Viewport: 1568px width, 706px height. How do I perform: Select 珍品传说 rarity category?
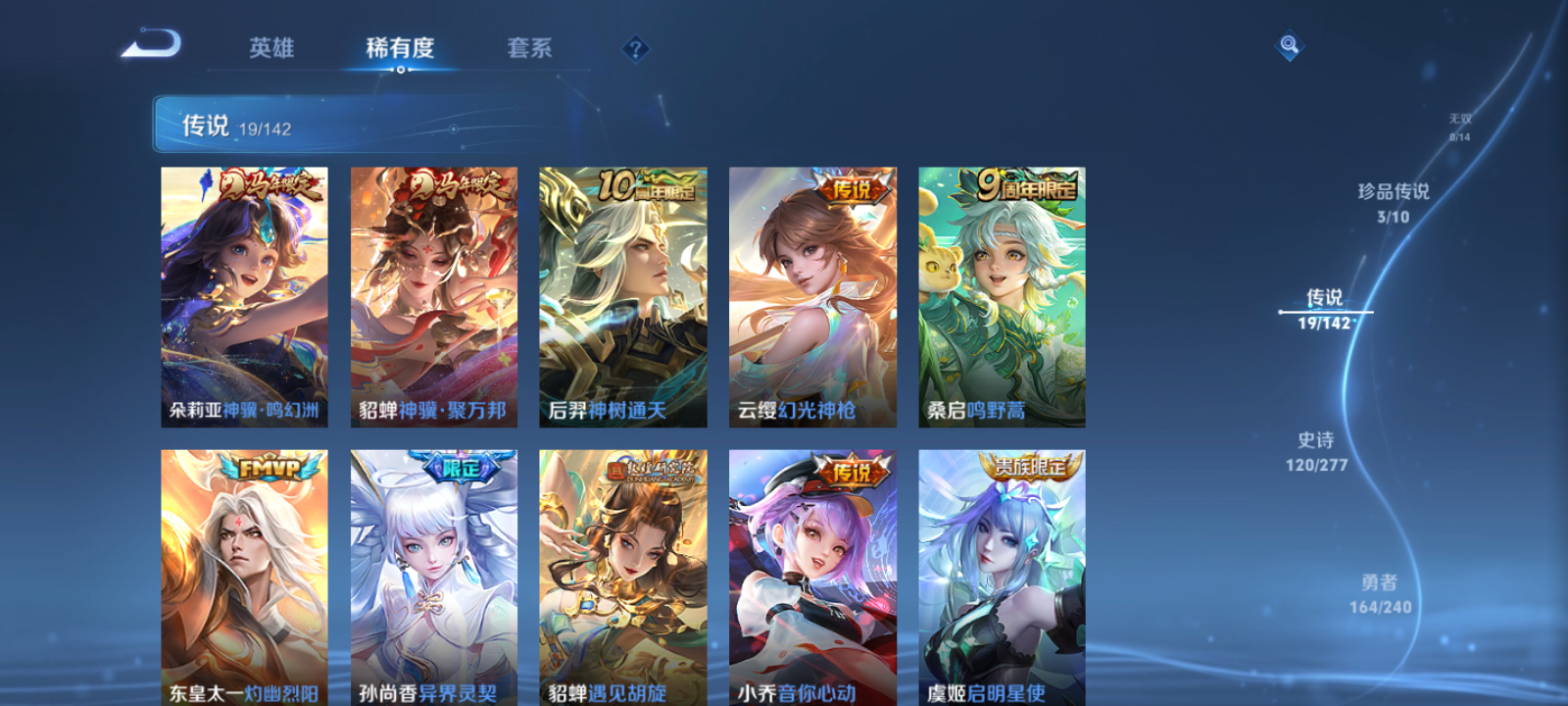(1392, 201)
